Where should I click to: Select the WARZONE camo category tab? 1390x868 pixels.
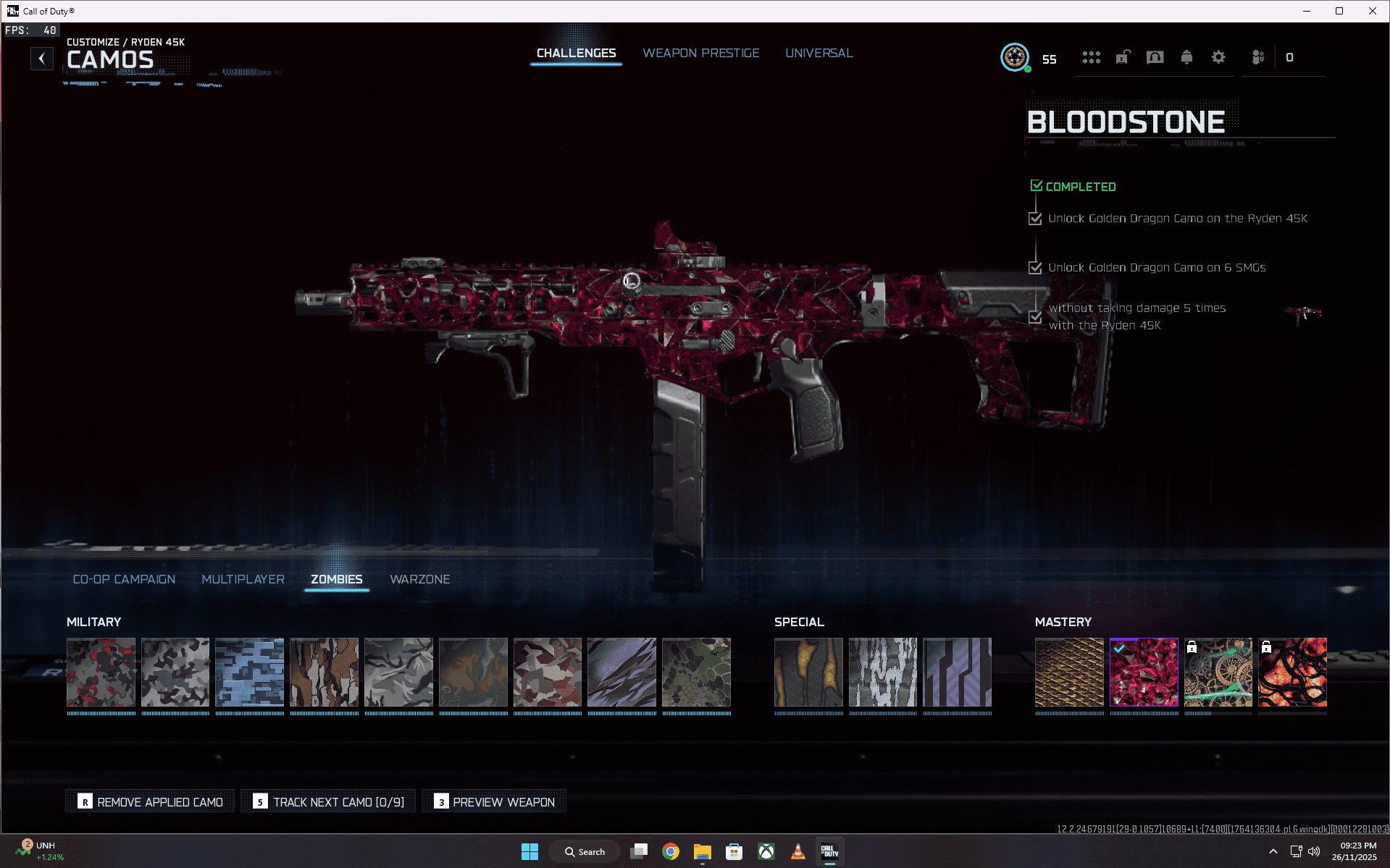click(420, 579)
